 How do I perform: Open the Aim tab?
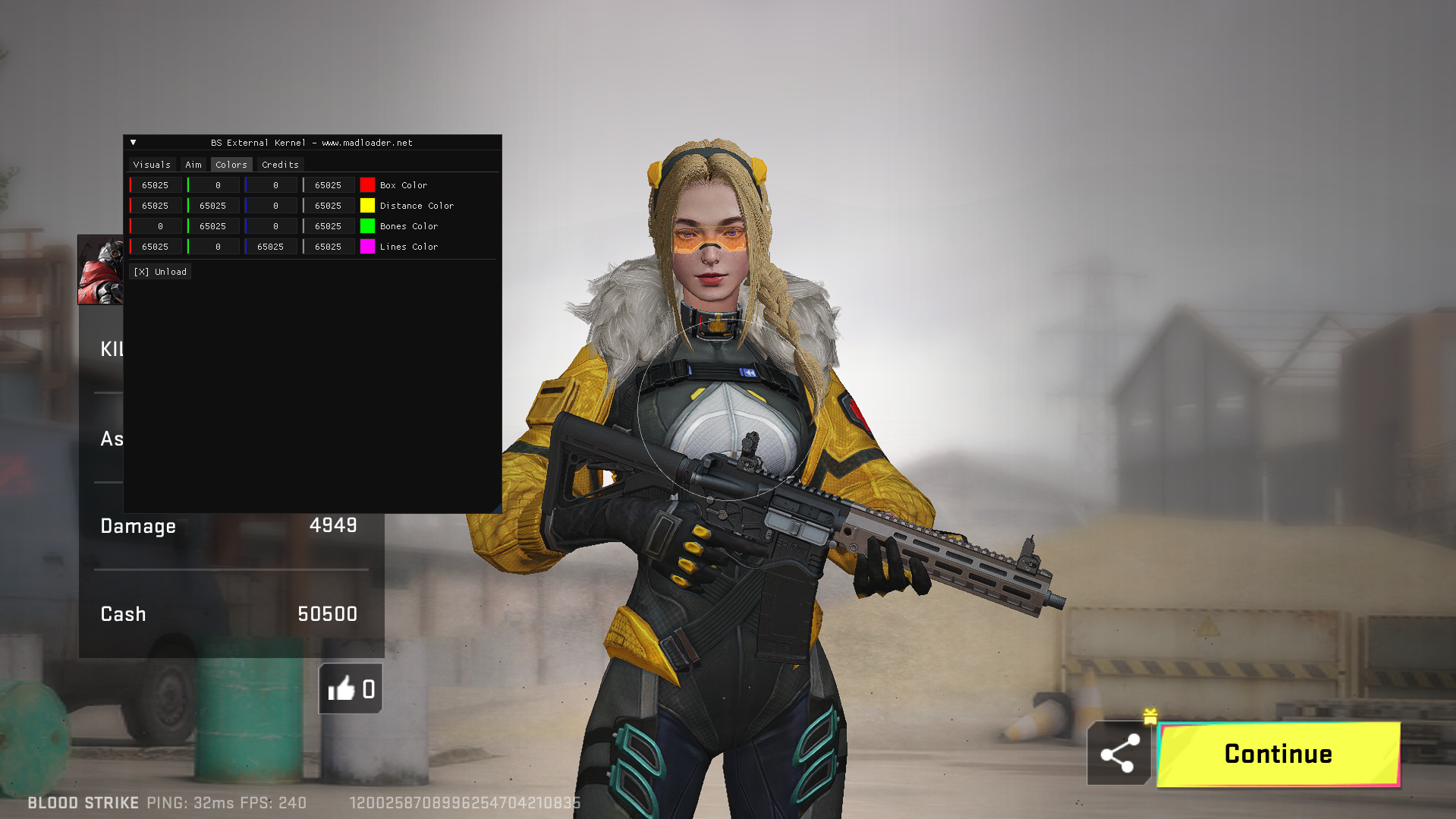point(193,164)
